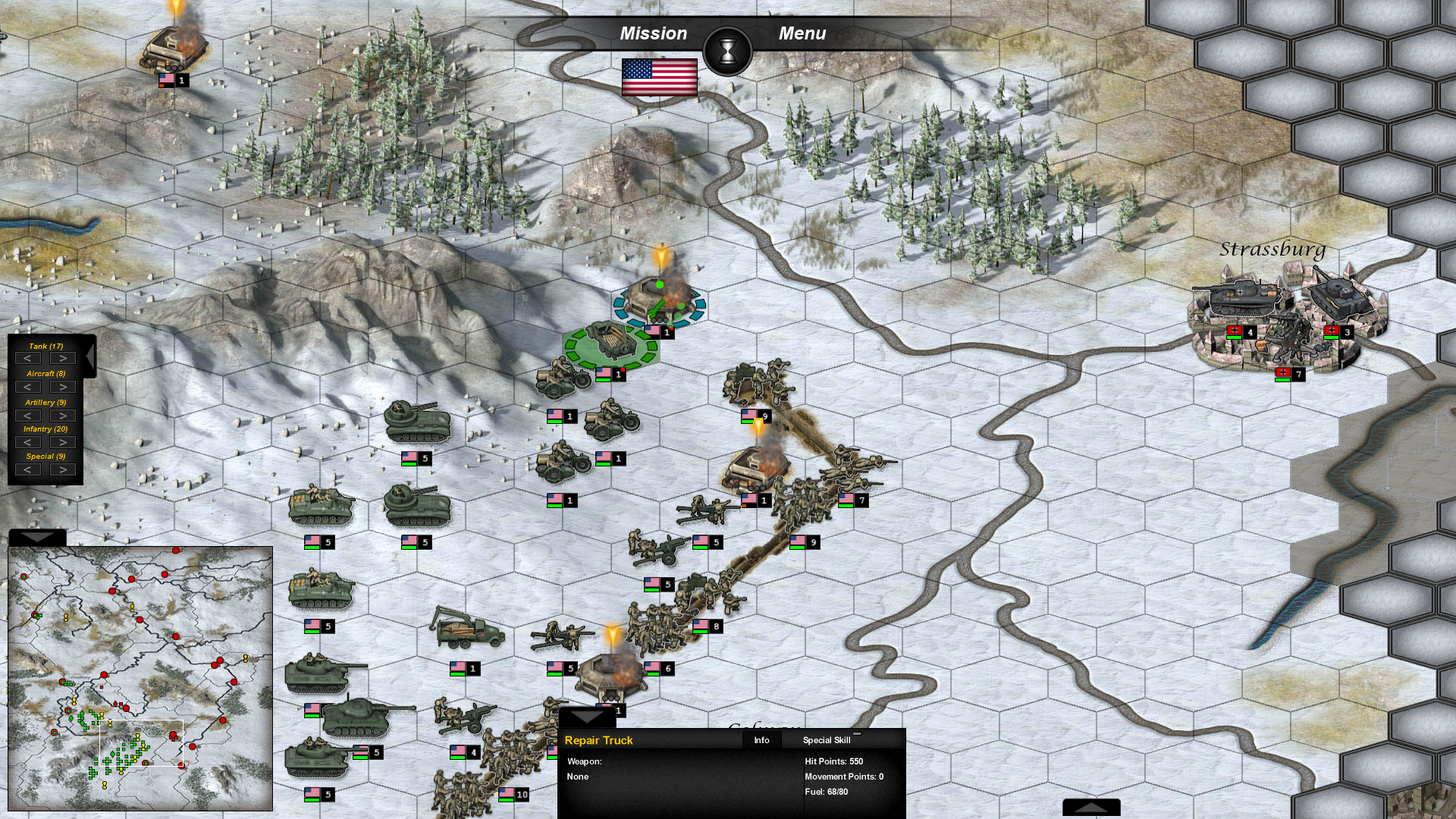Go to the previous Infantry unit
The height and width of the screenshot is (819, 1456).
tap(28, 441)
